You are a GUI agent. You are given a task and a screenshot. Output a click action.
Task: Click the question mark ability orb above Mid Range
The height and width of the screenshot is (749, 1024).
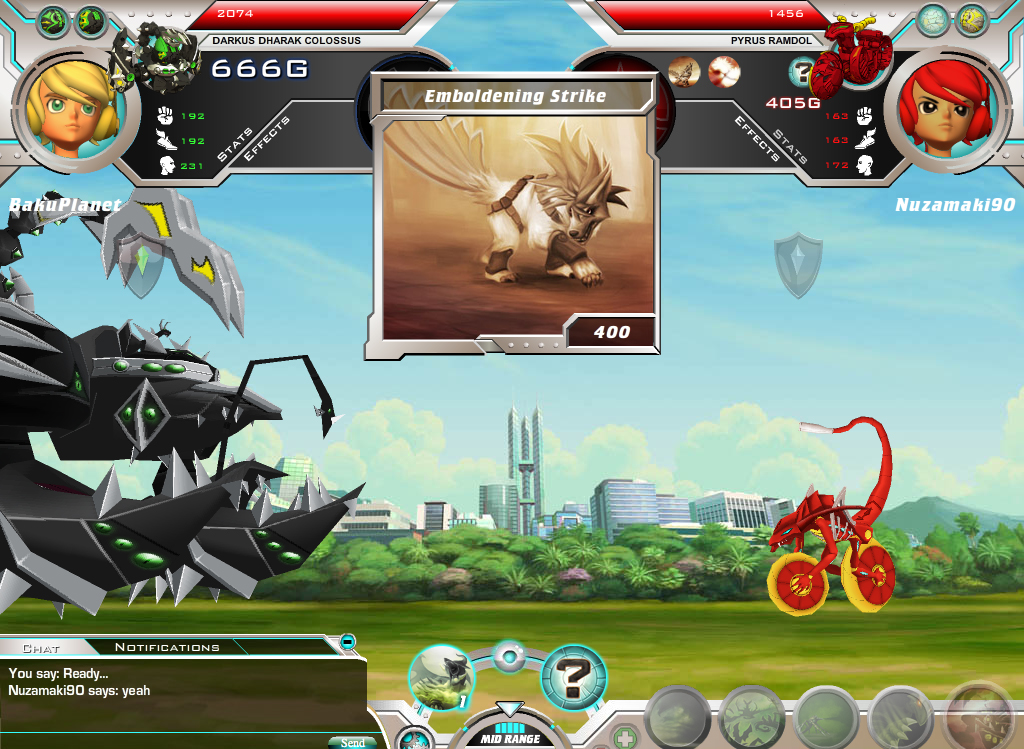[574, 678]
